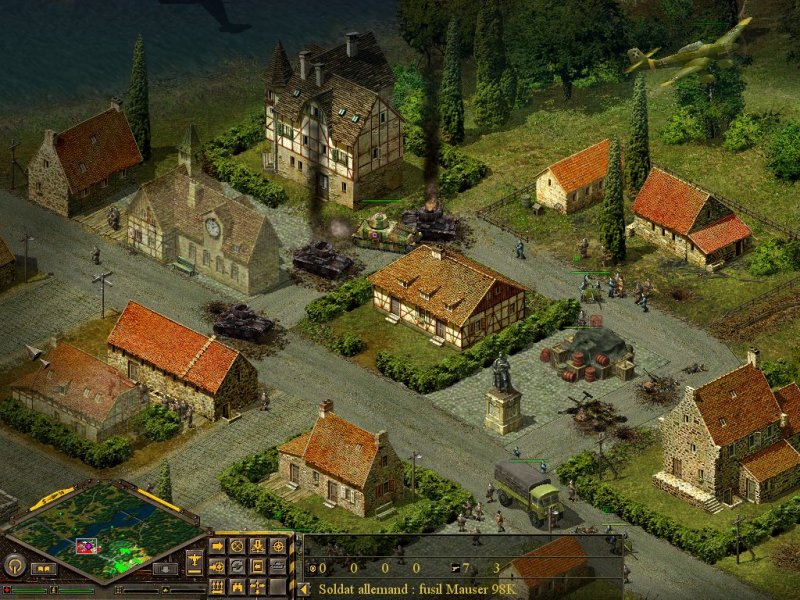800x600 pixels.
Task: Select the move arrow command
Action: pos(217,546)
